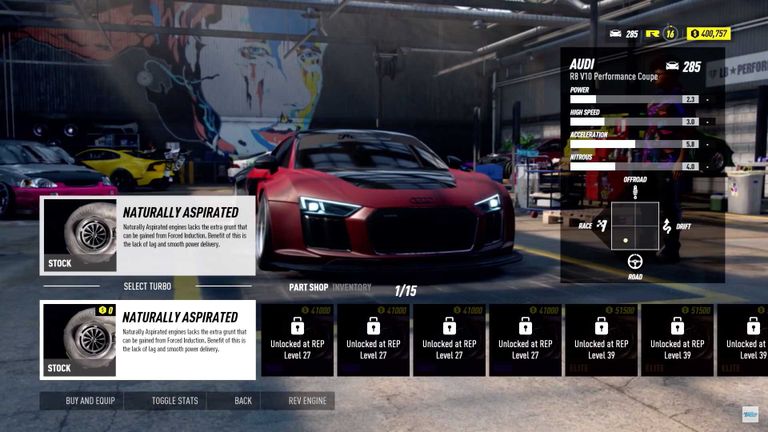This screenshot has height=432, width=768.
Task: Toggle the stats display
Action: 175,401
